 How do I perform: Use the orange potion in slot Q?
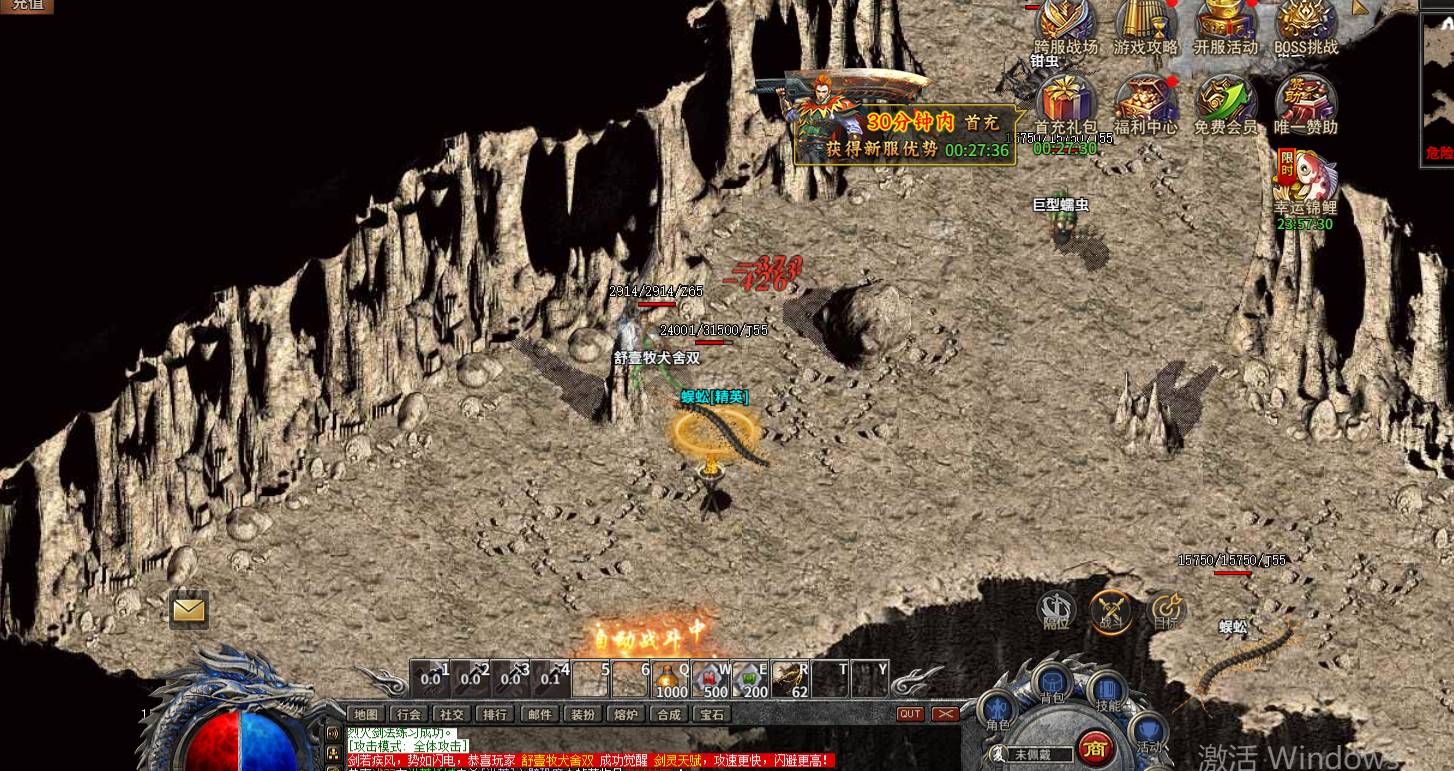pyautogui.click(x=671, y=679)
